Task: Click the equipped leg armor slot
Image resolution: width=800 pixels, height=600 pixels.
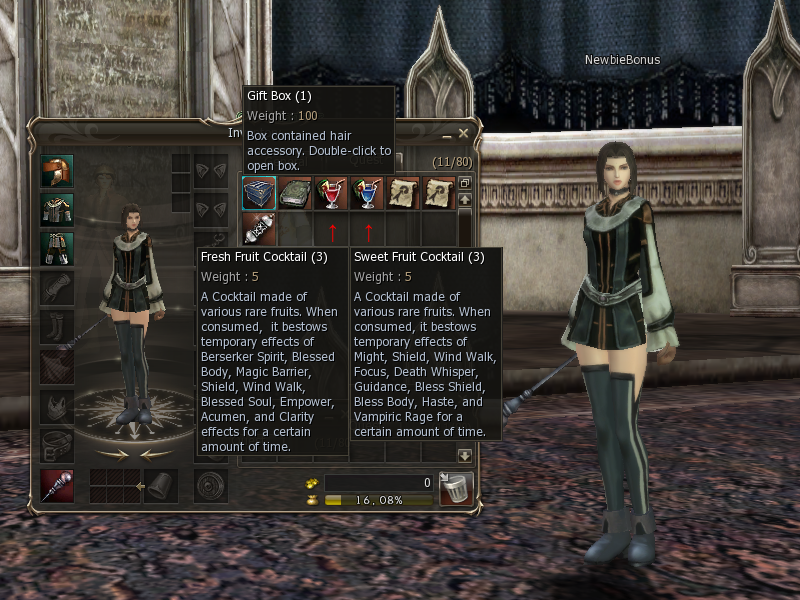Action: point(57,249)
